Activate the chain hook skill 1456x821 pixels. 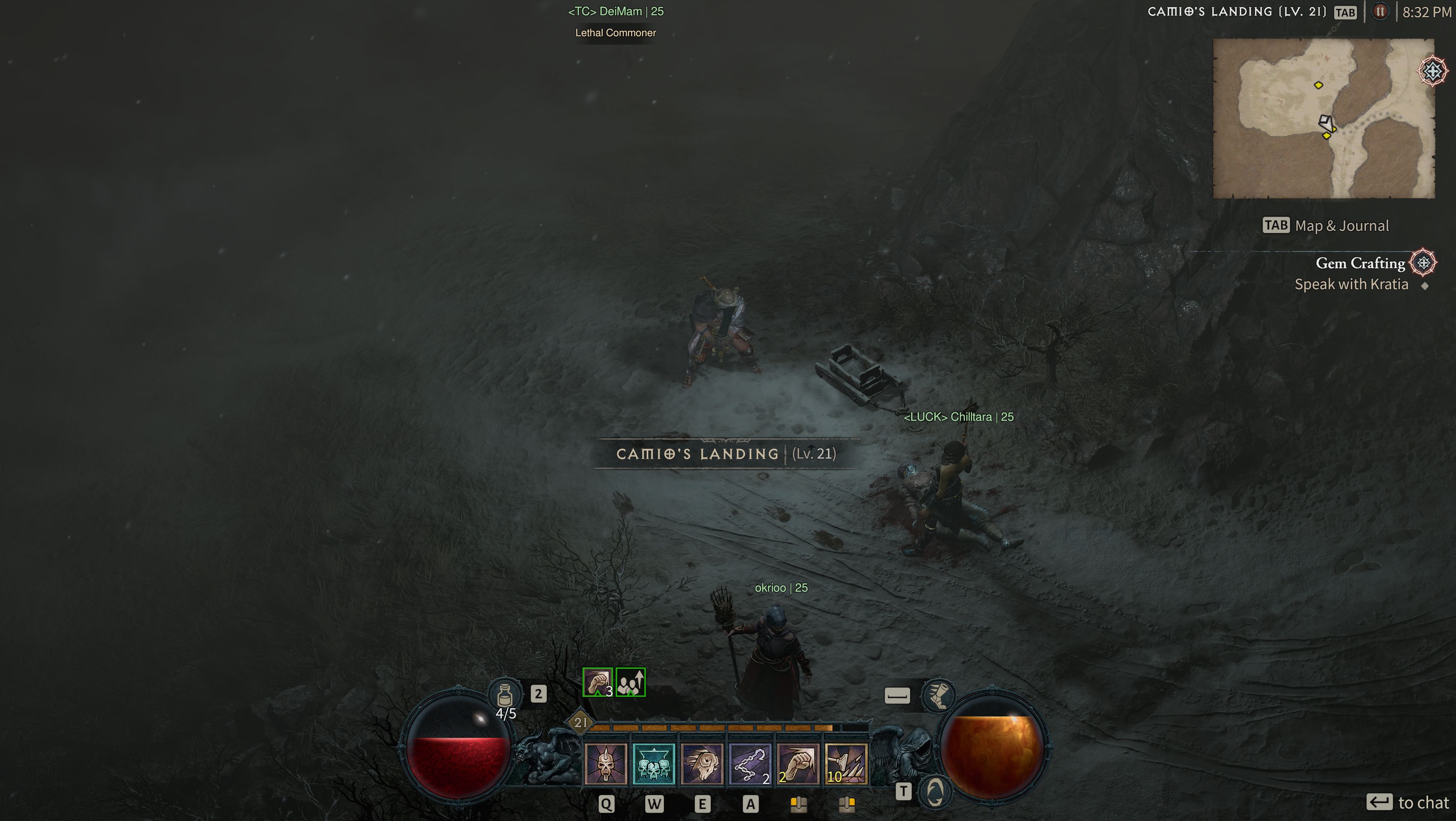pyautogui.click(x=749, y=764)
